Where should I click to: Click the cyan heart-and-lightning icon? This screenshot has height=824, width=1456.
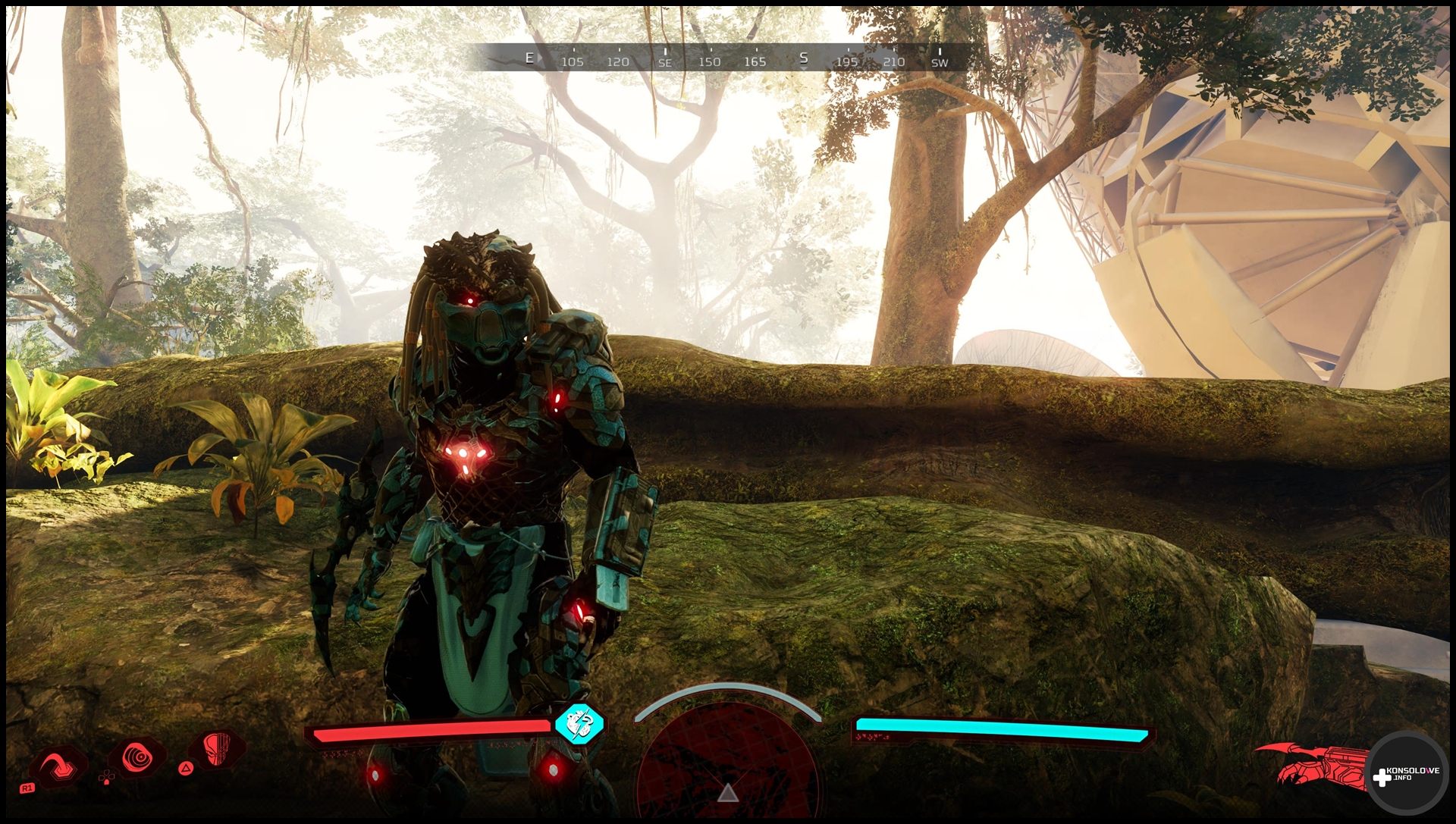[579, 724]
